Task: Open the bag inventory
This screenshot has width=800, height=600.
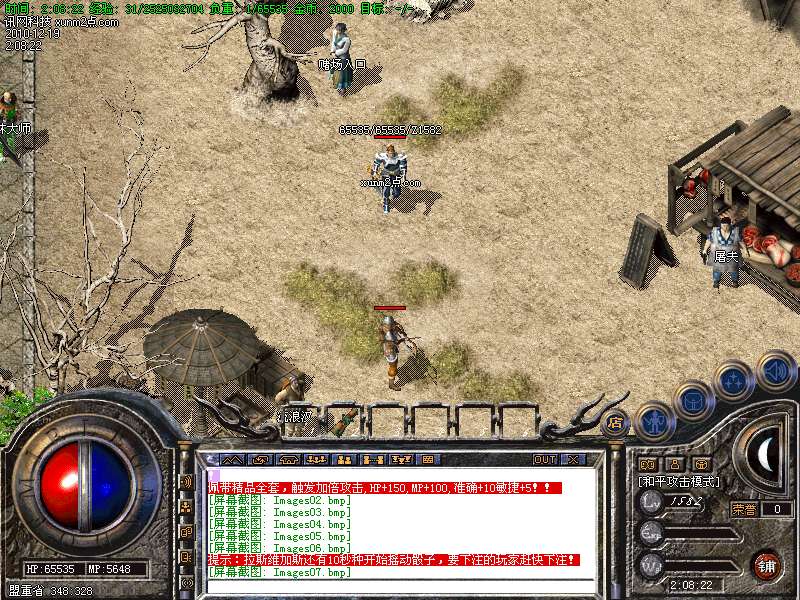Action: pos(693,400)
